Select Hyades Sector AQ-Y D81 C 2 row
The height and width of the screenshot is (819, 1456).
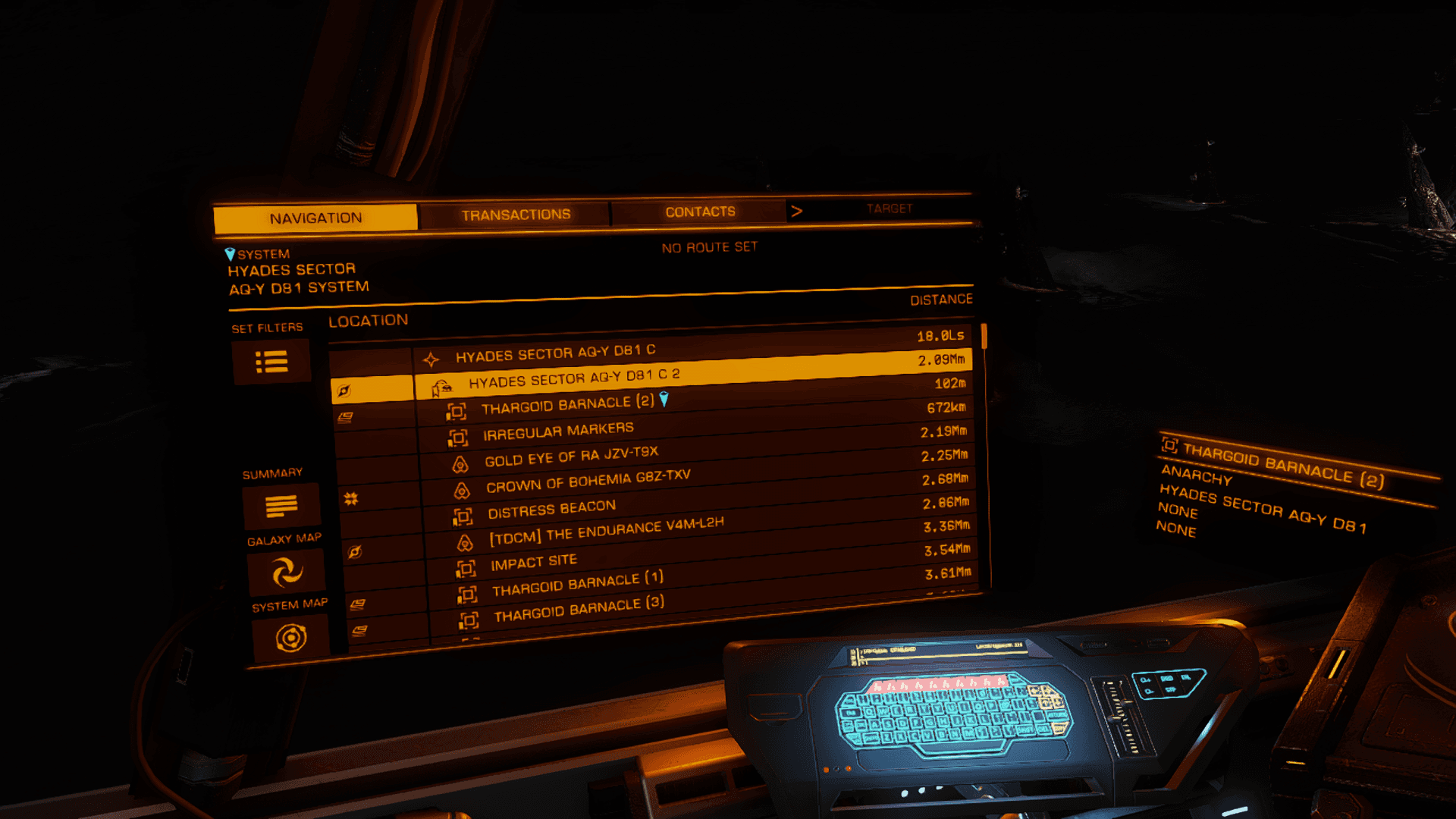pos(574,378)
